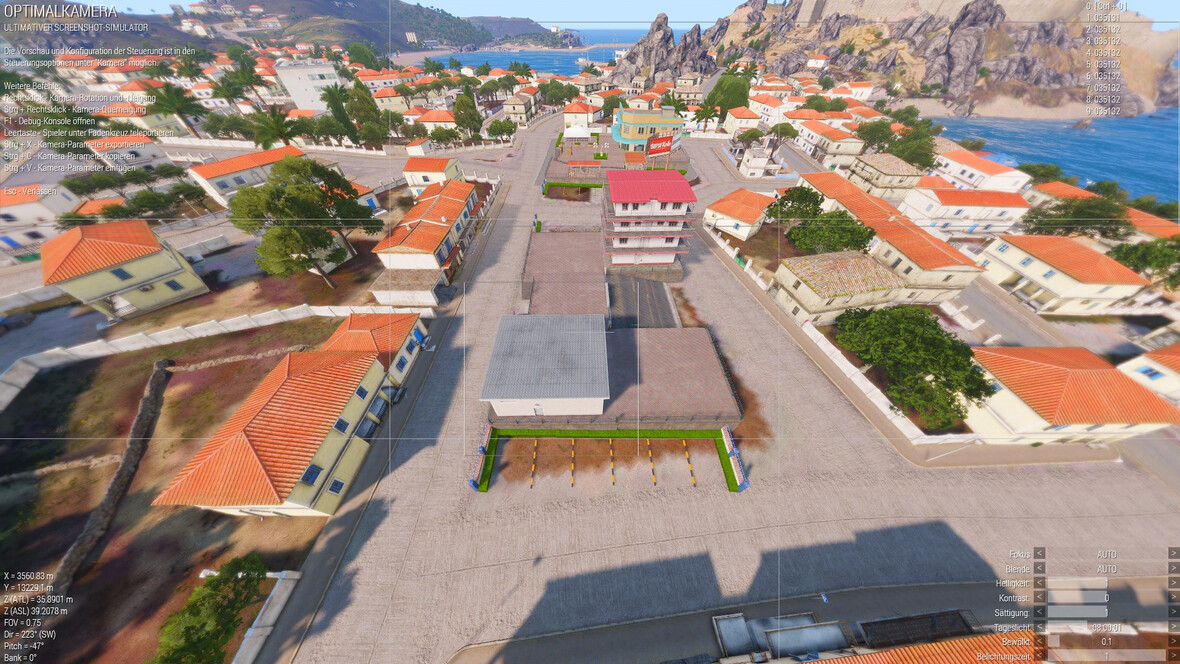The height and width of the screenshot is (664, 1180).
Task: Decrease the Fokus value with left arrow
Action: click(1039, 553)
